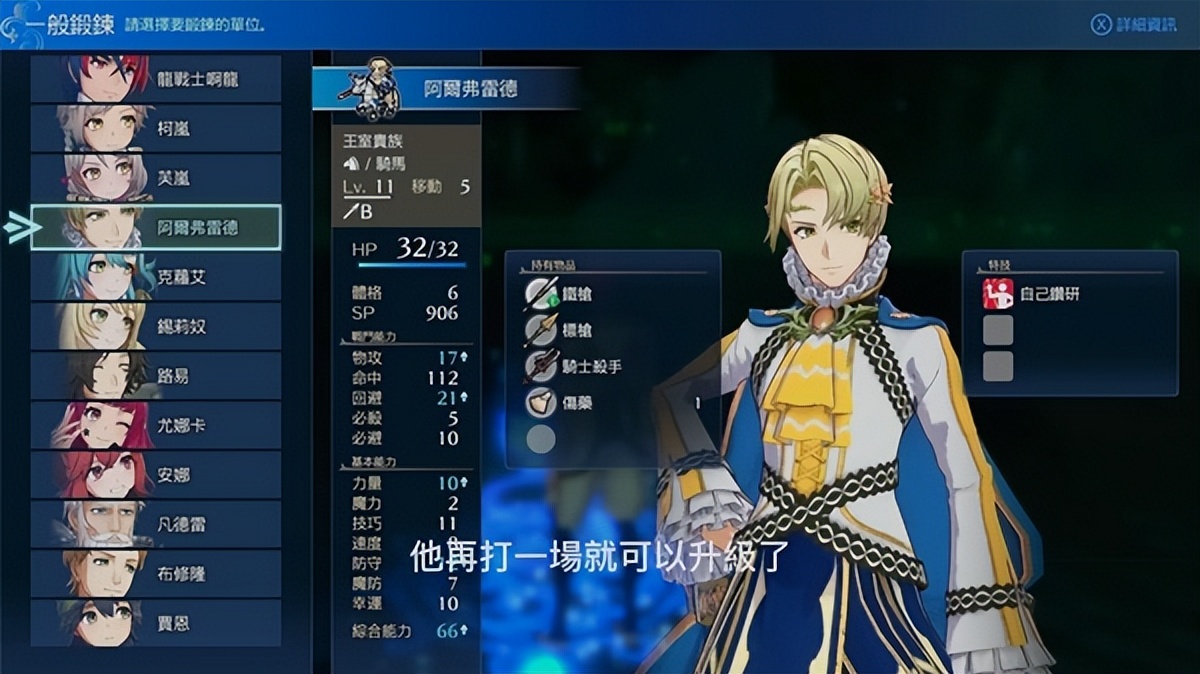
Task: Click the 傷藥 healing item
Action: (580, 403)
